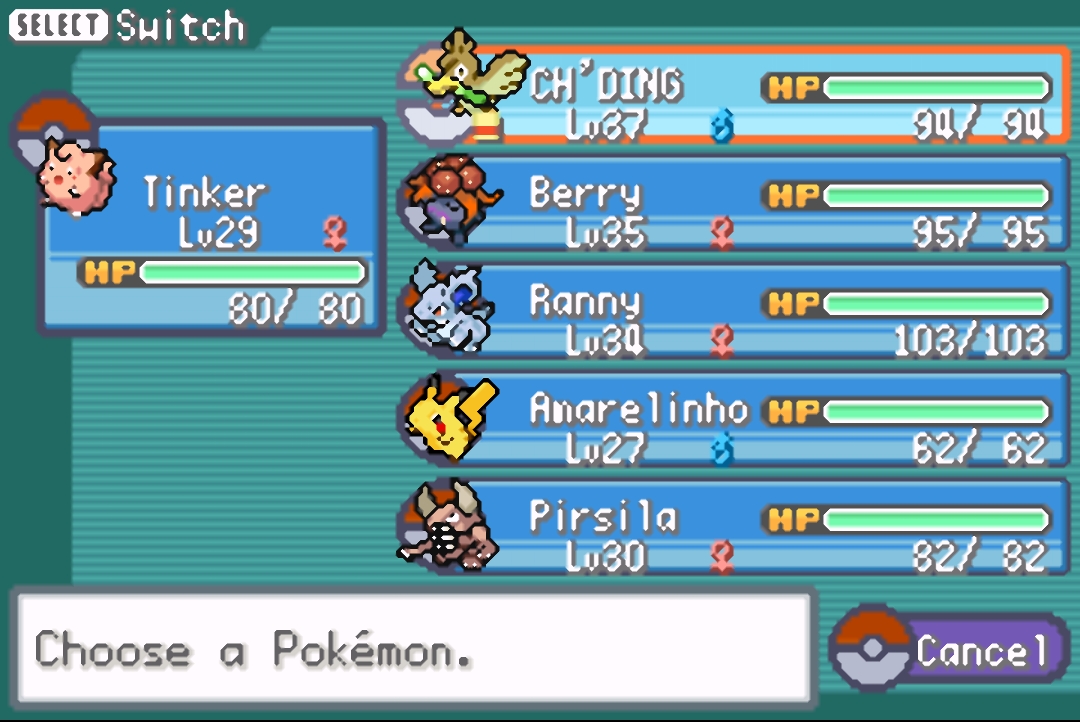Cancel out of the party menu
Screen dimensions: 1080x722
click(955, 650)
